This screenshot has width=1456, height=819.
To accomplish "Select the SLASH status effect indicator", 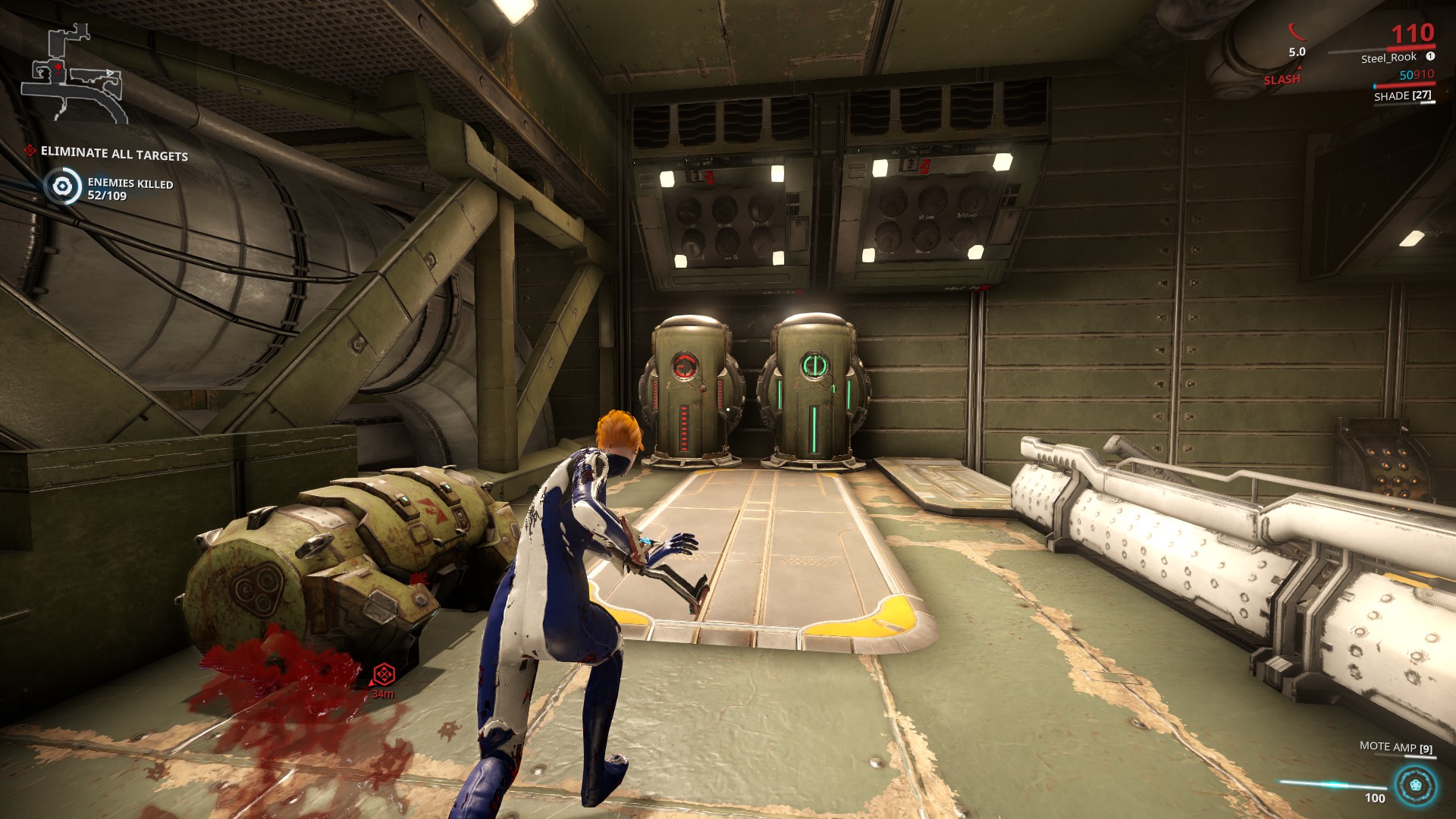I will 1282,80.
